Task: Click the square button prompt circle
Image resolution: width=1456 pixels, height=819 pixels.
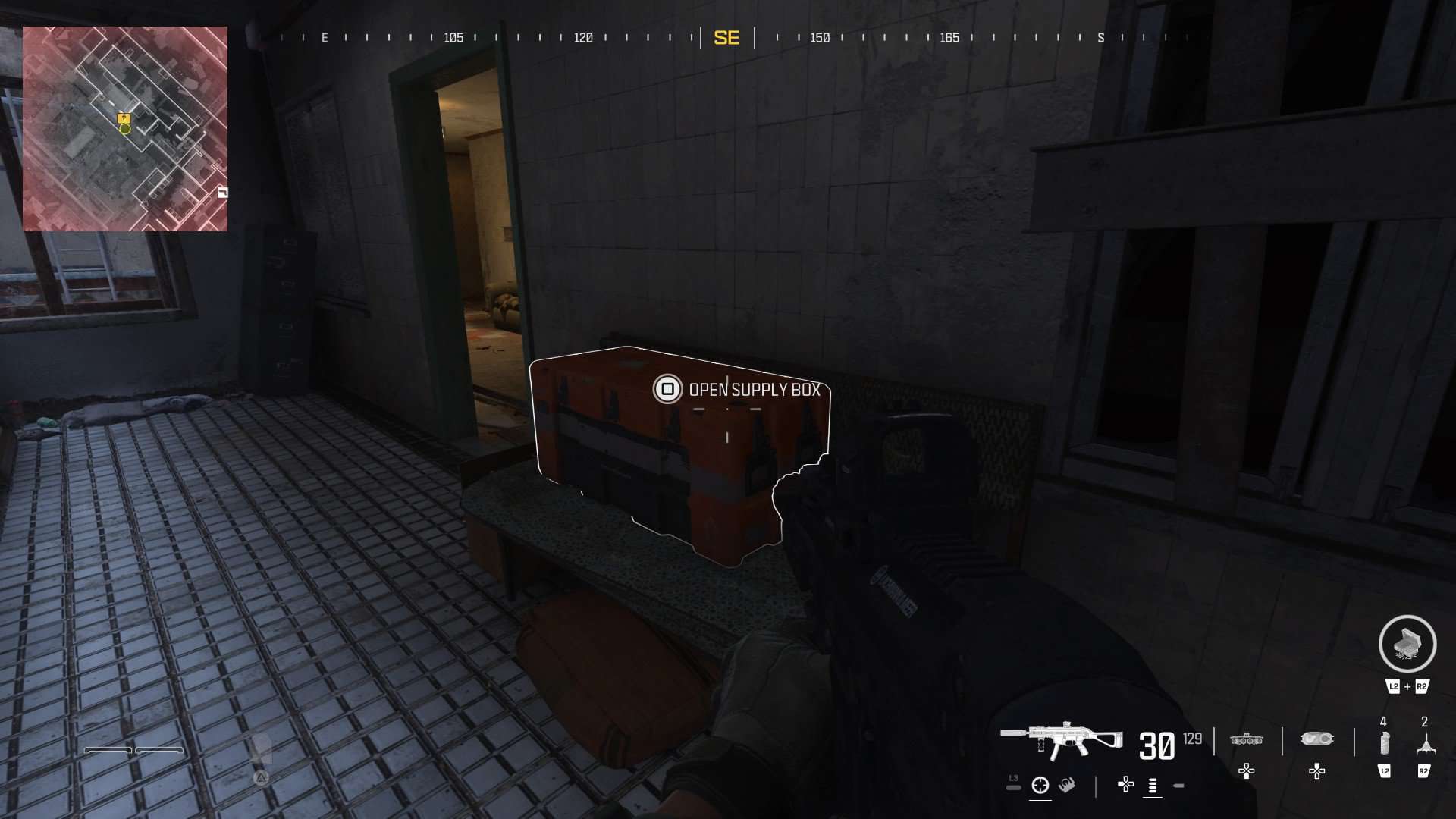Action: (667, 390)
